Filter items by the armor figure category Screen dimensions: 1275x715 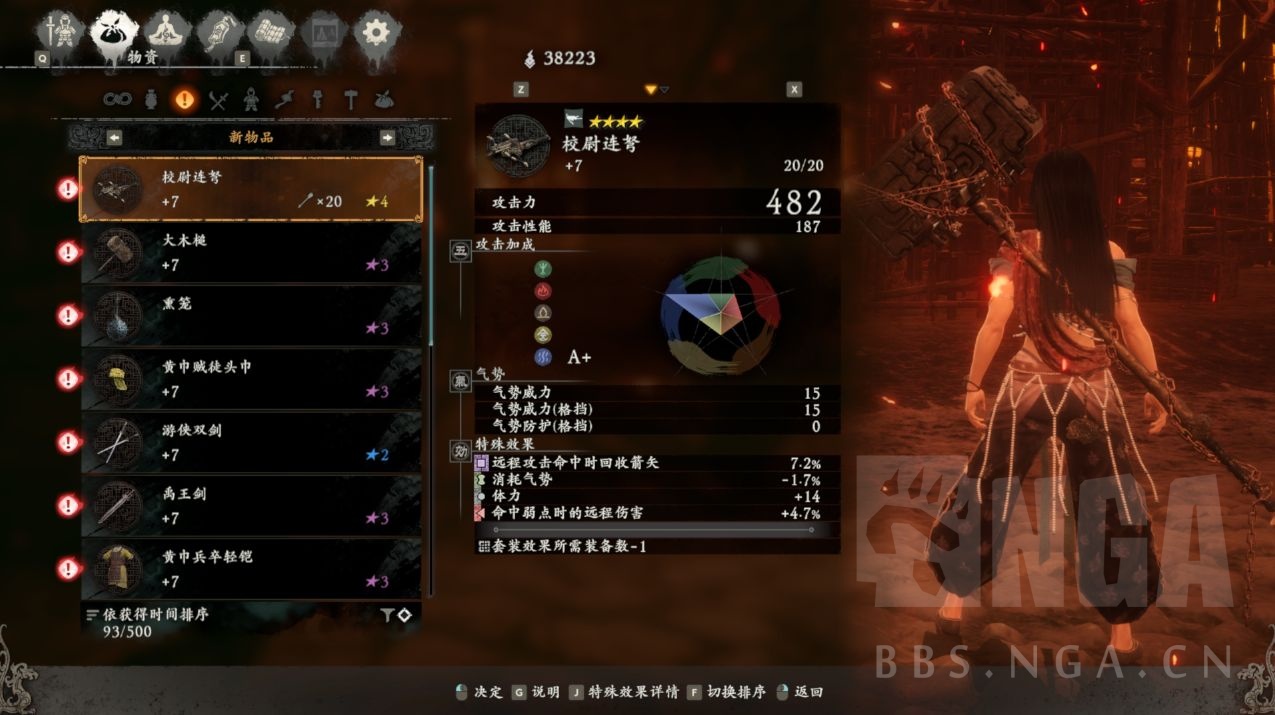coord(251,100)
